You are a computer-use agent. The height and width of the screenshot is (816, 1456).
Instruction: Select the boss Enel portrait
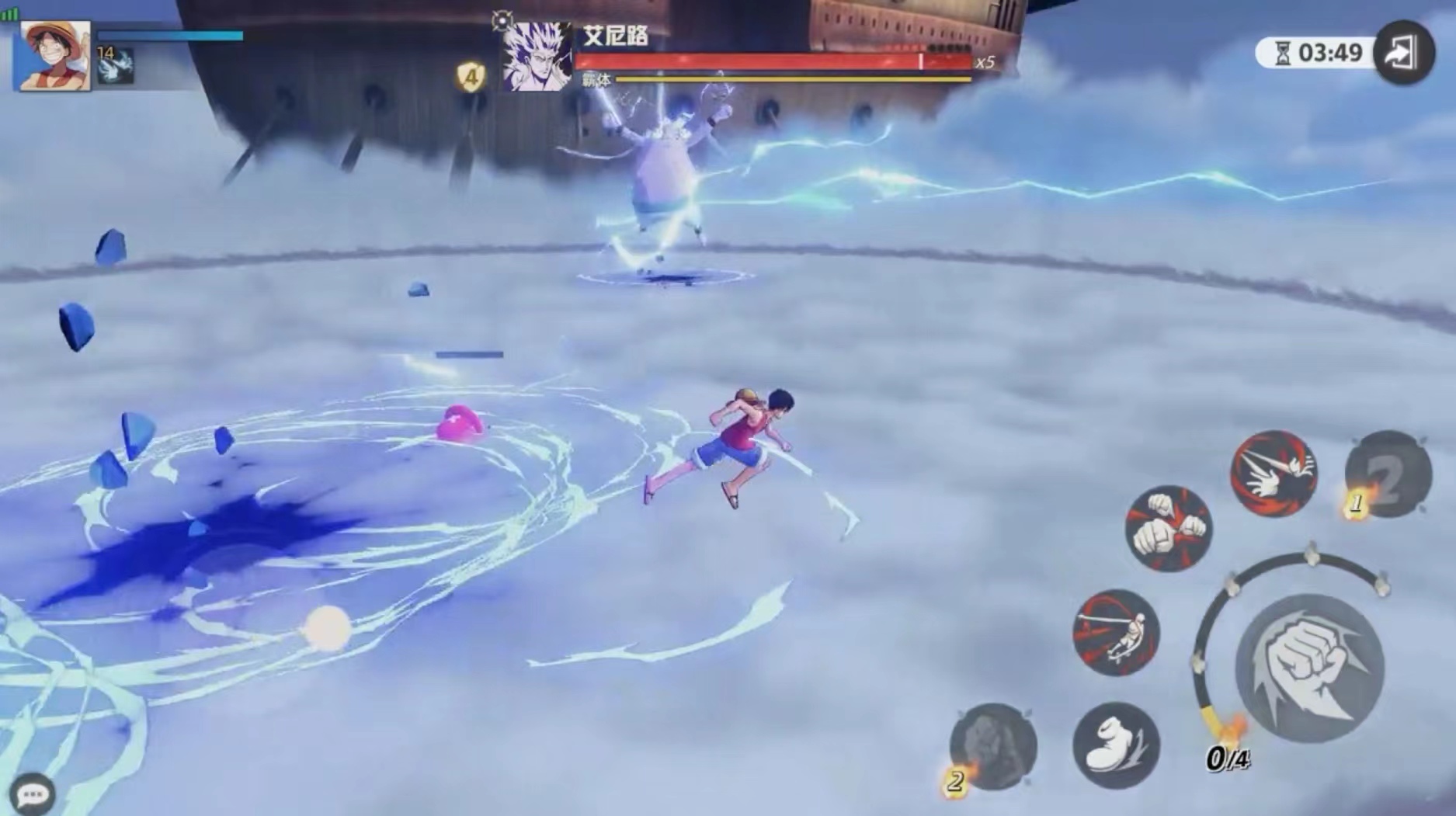[537, 56]
